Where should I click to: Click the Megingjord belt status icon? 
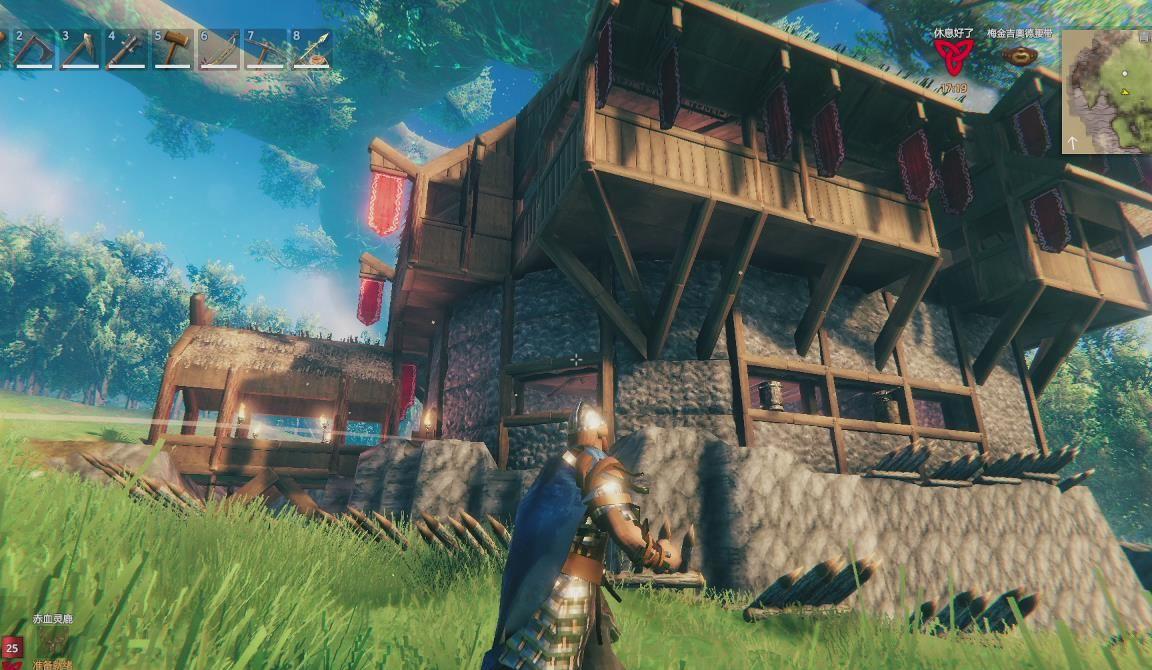(1019, 56)
